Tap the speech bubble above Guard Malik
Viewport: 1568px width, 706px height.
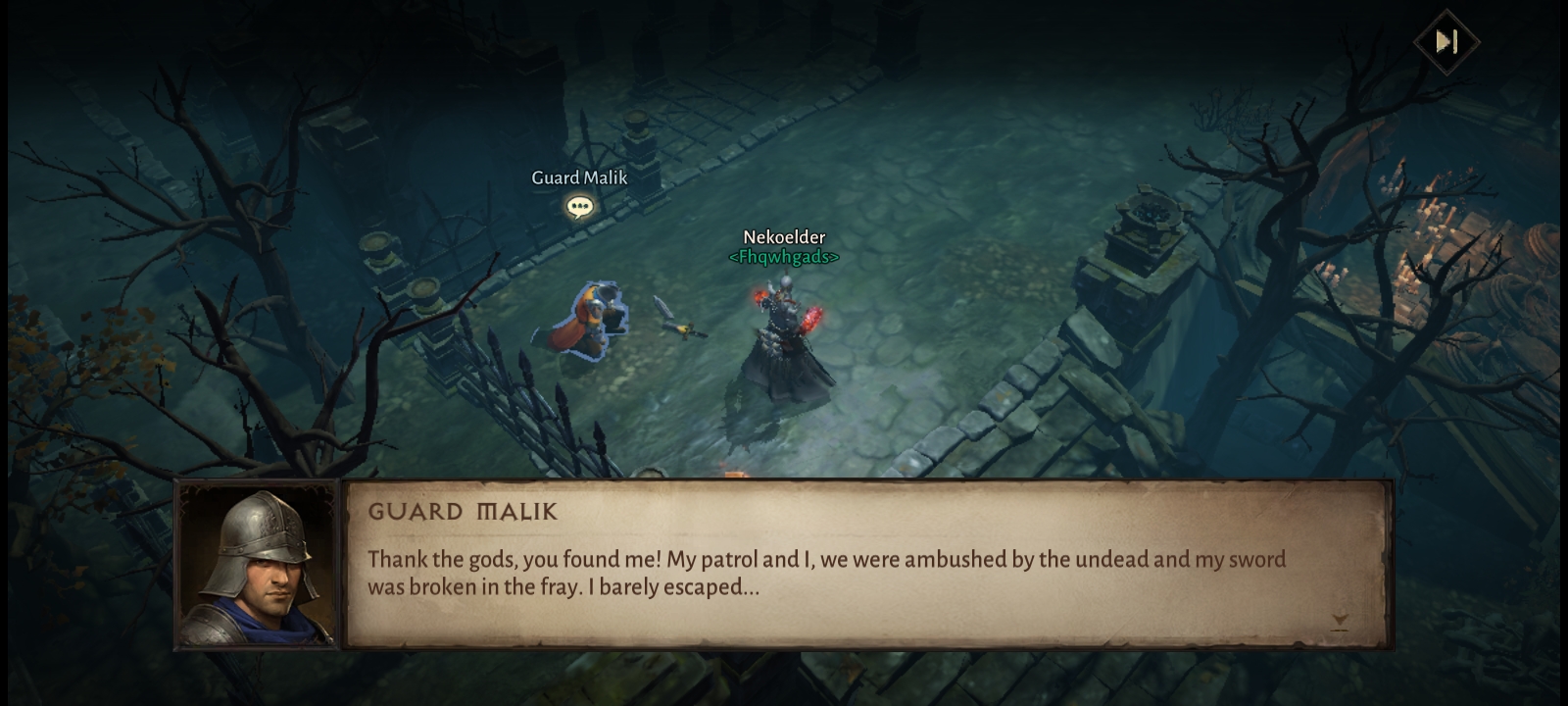tap(579, 207)
